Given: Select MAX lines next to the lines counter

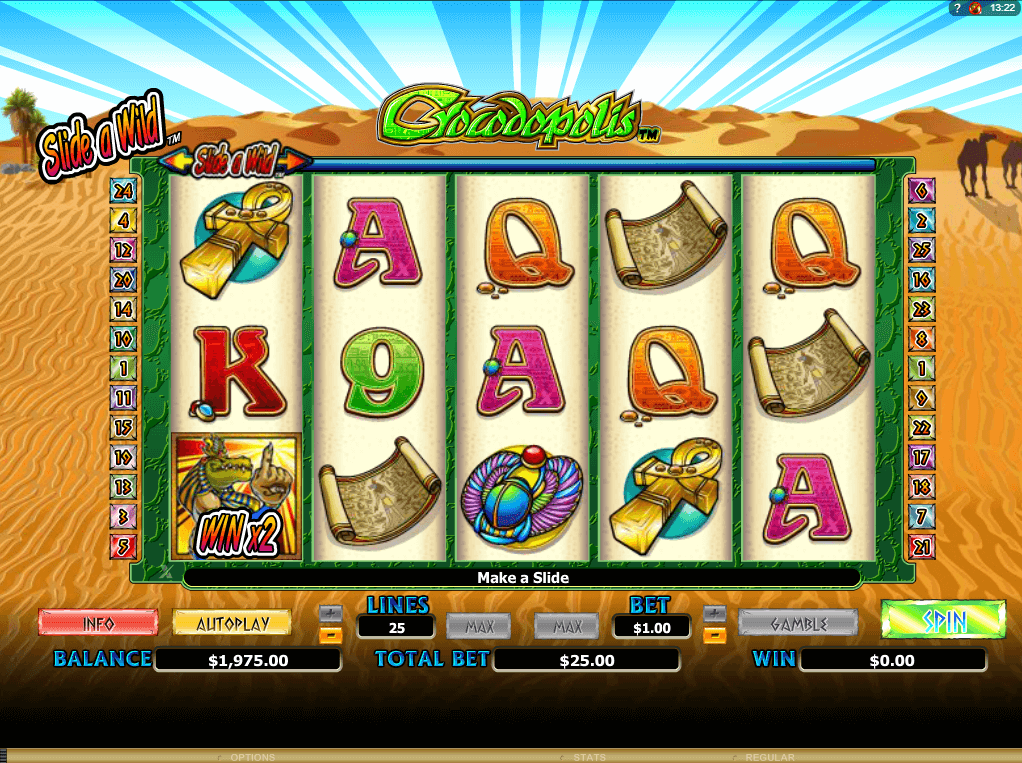Looking at the screenshot, I should click(x=479, y=626).
